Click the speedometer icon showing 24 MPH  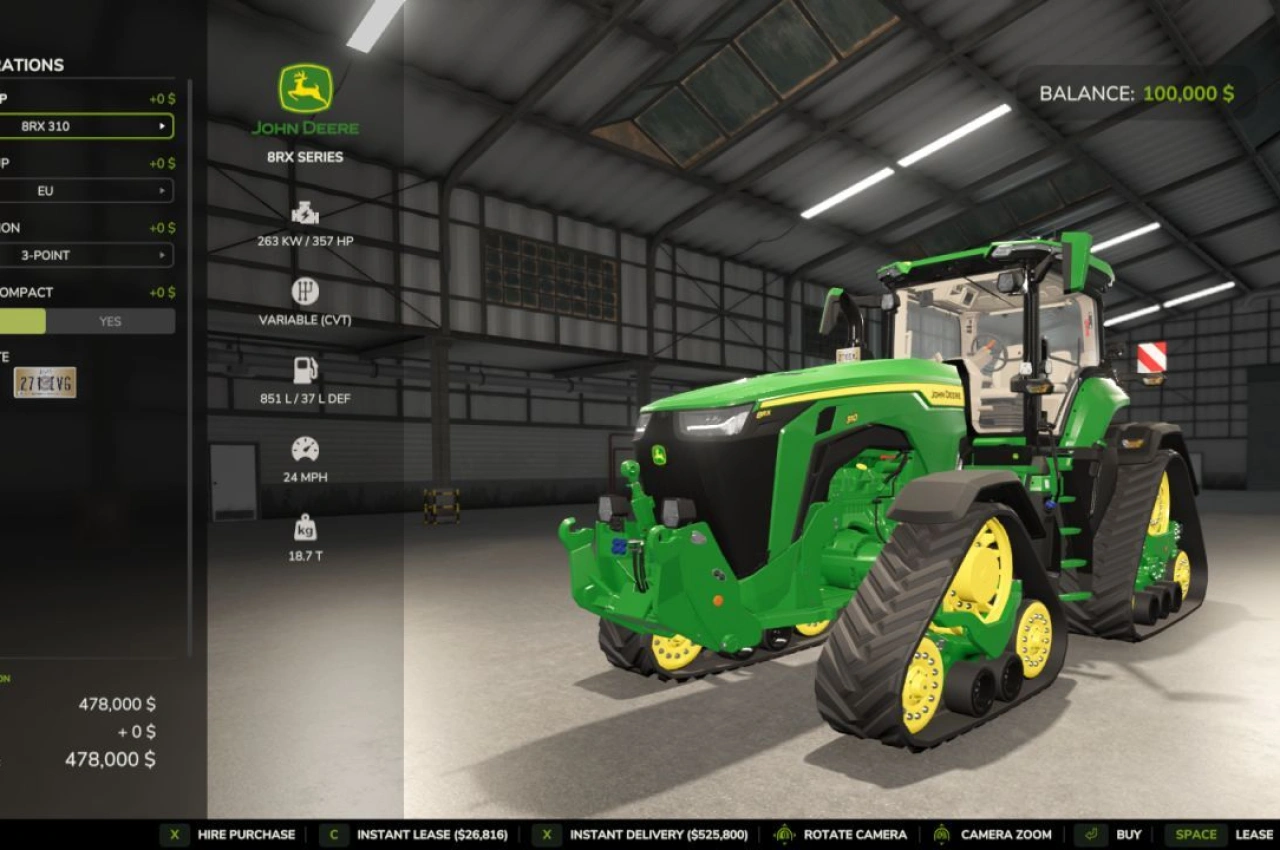tap(305, 449)
